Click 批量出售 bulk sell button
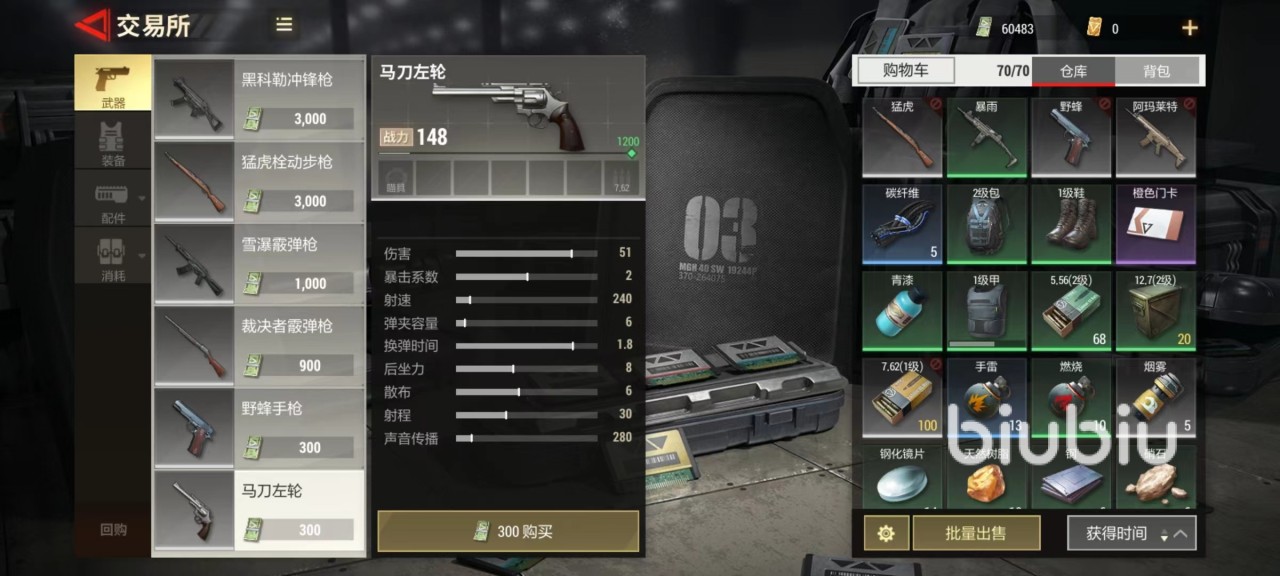Screen dimensions: 1280x576 pos(976,533)
